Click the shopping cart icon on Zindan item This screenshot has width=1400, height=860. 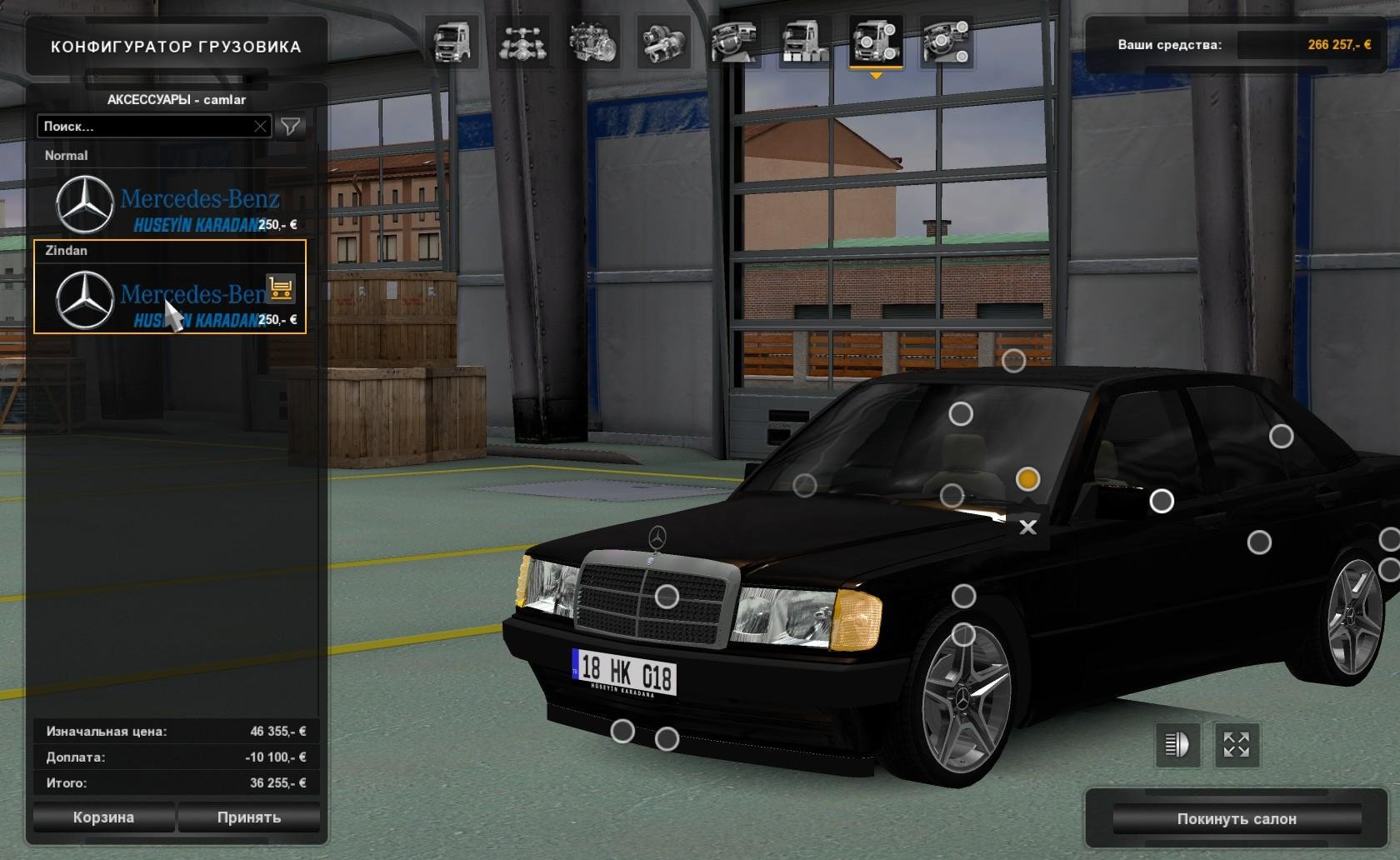click(x=282, y=287)
